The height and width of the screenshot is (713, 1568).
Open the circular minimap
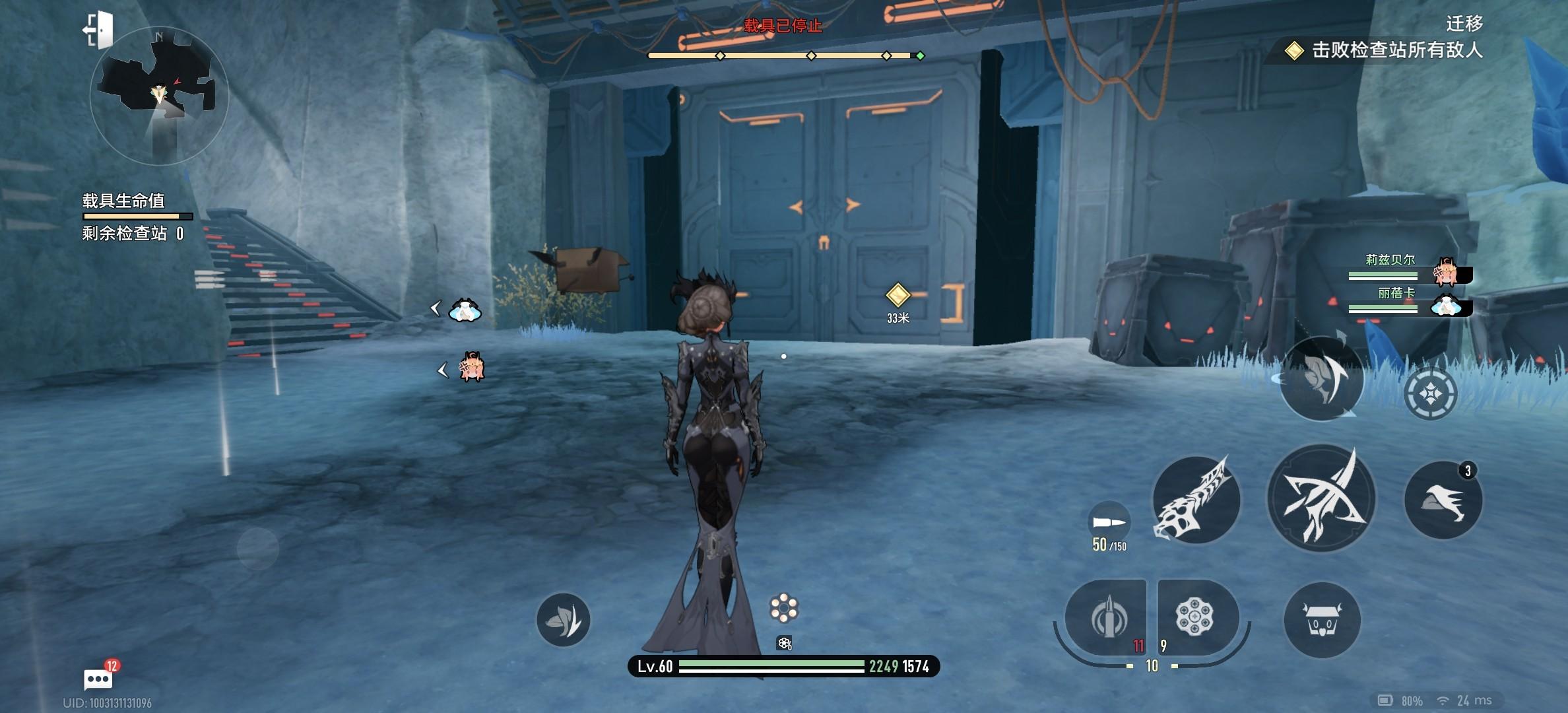click(159, 96)
